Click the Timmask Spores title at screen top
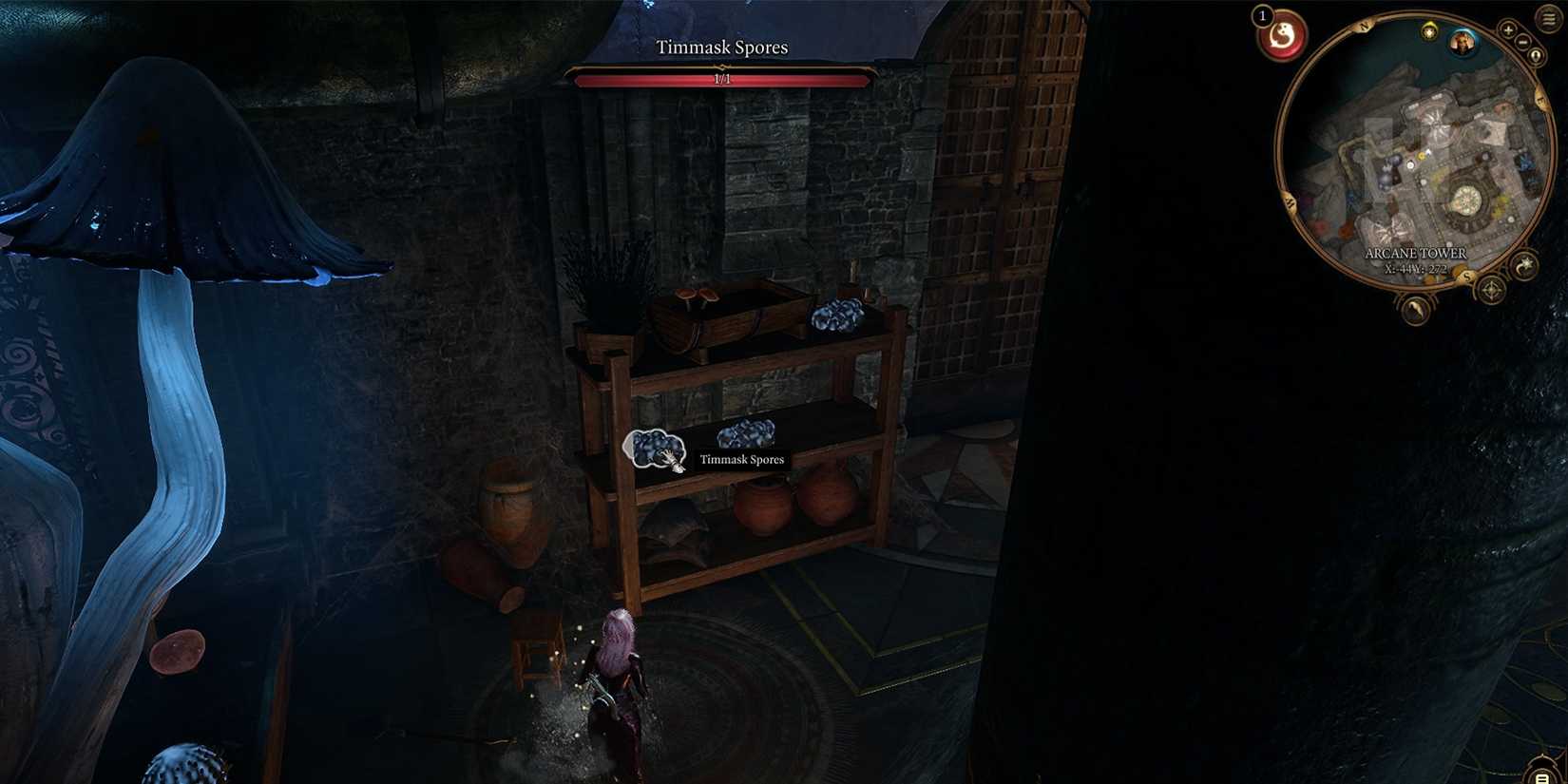 point(723,47)
